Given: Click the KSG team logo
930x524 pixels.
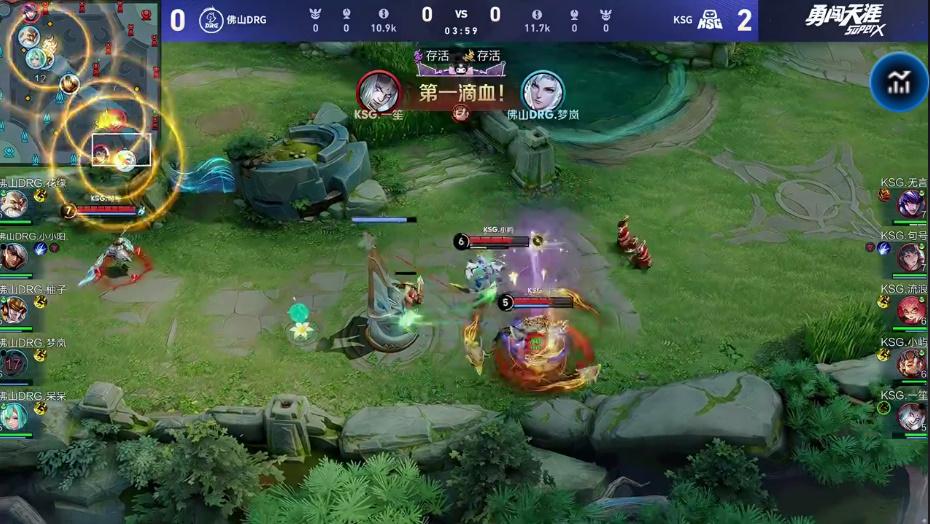Looking at the screenshot, I should coord(709,20).
